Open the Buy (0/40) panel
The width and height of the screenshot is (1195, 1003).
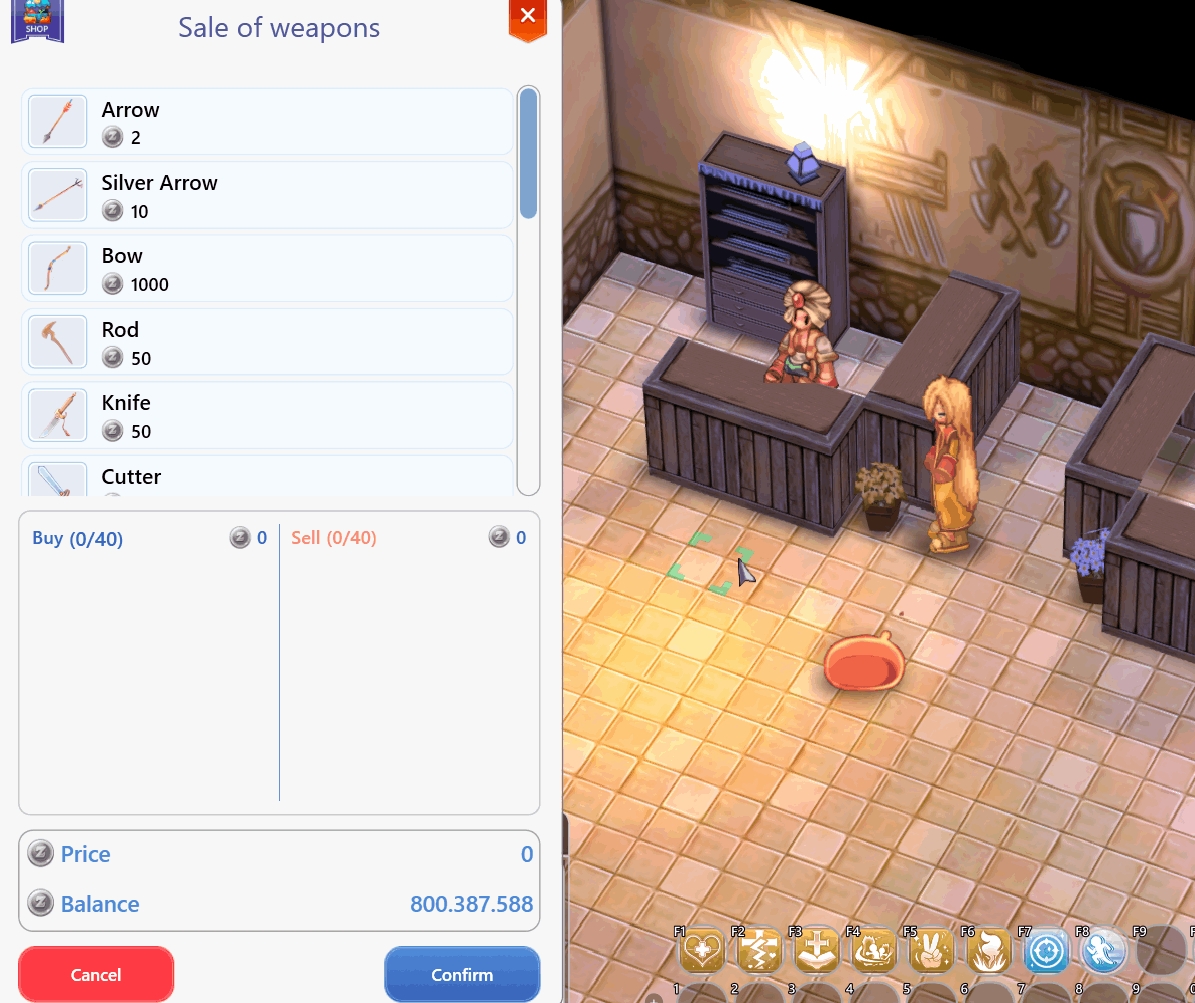pos(78,538)
